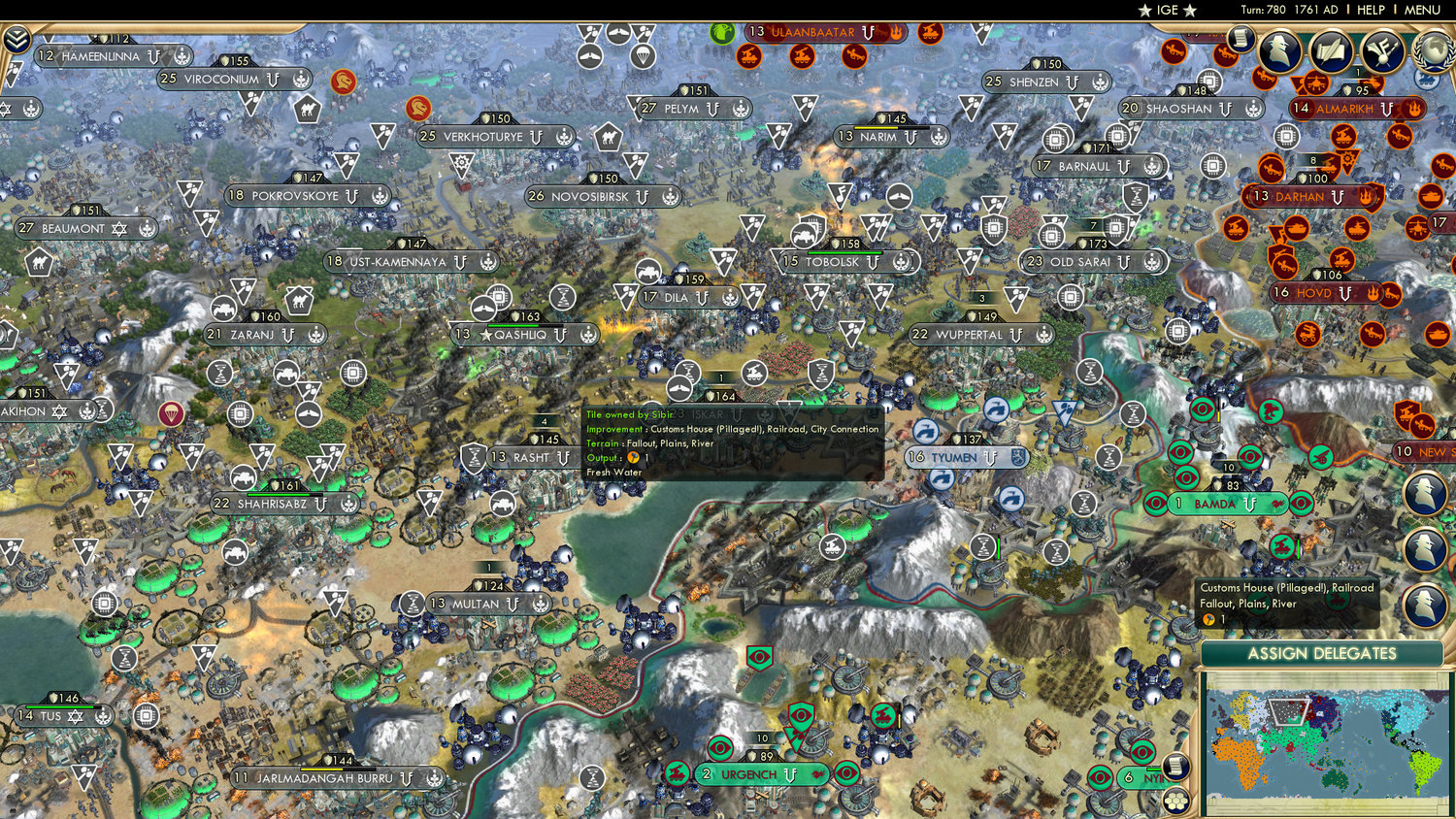Open the Espionage overview spy icon
This screenshot has height=819, width=1456.
(1279, 49)
